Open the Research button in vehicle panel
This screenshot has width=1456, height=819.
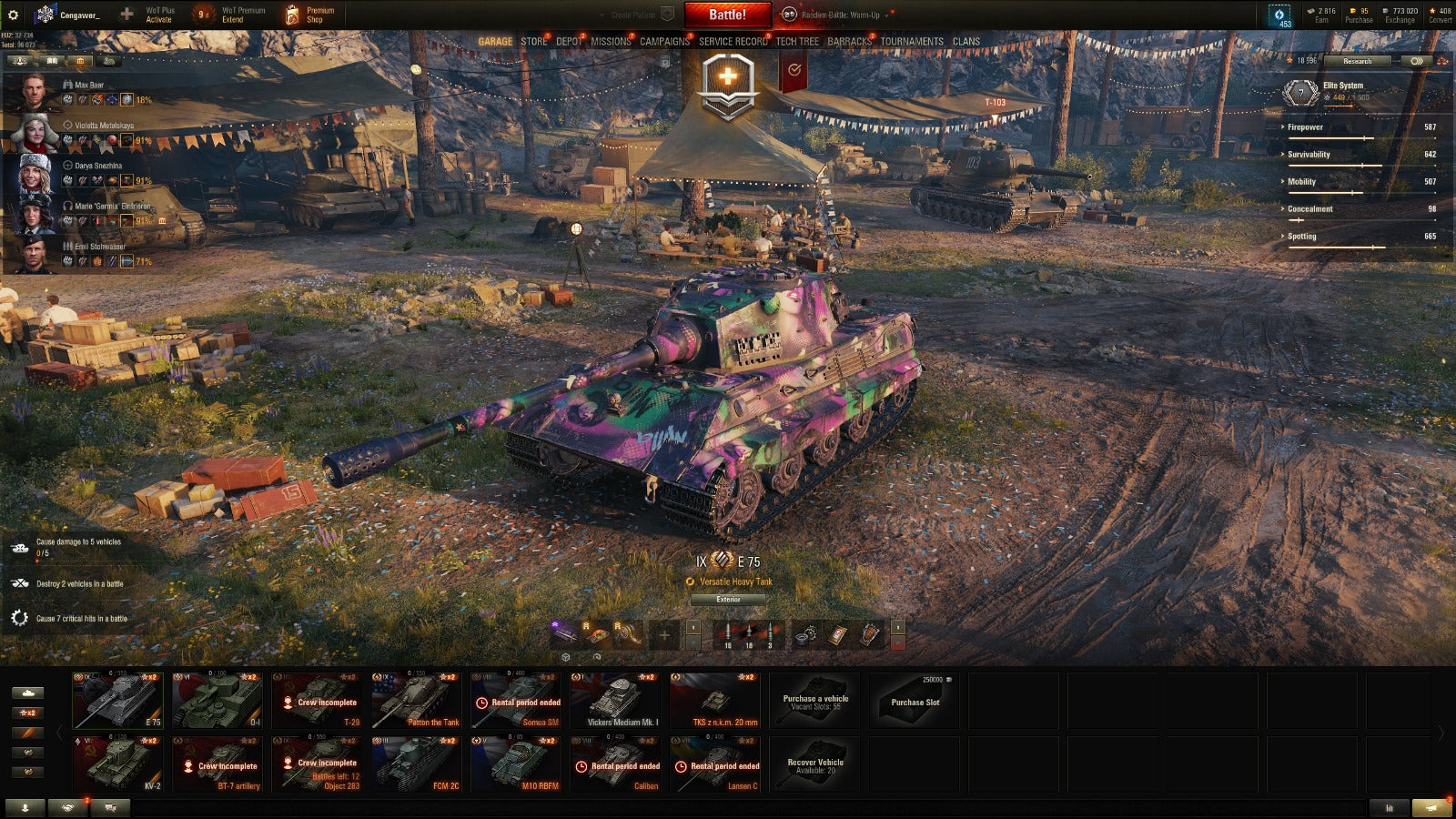1357,61
